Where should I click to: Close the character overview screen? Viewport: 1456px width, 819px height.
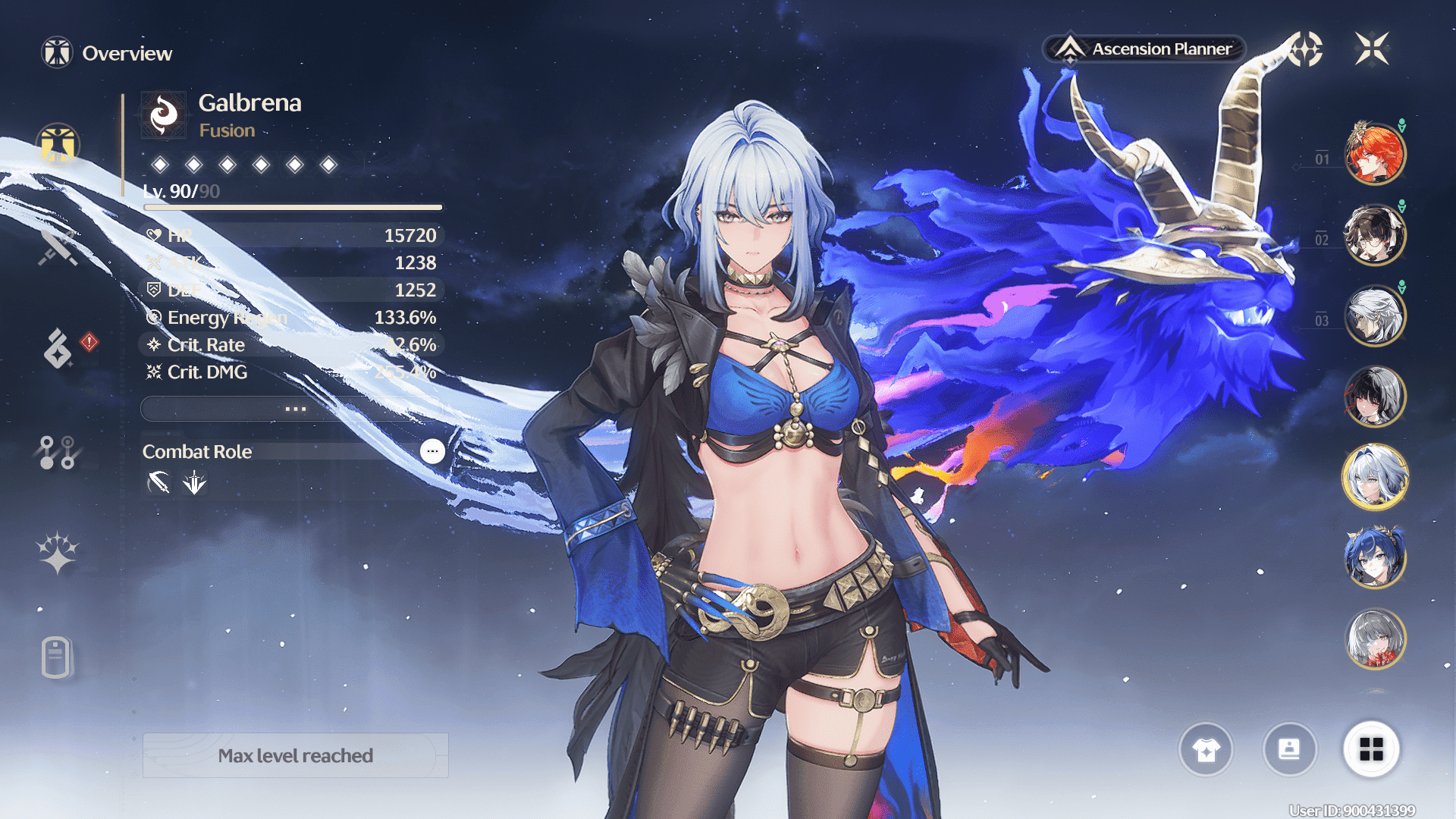click(x=1372, y=49)
